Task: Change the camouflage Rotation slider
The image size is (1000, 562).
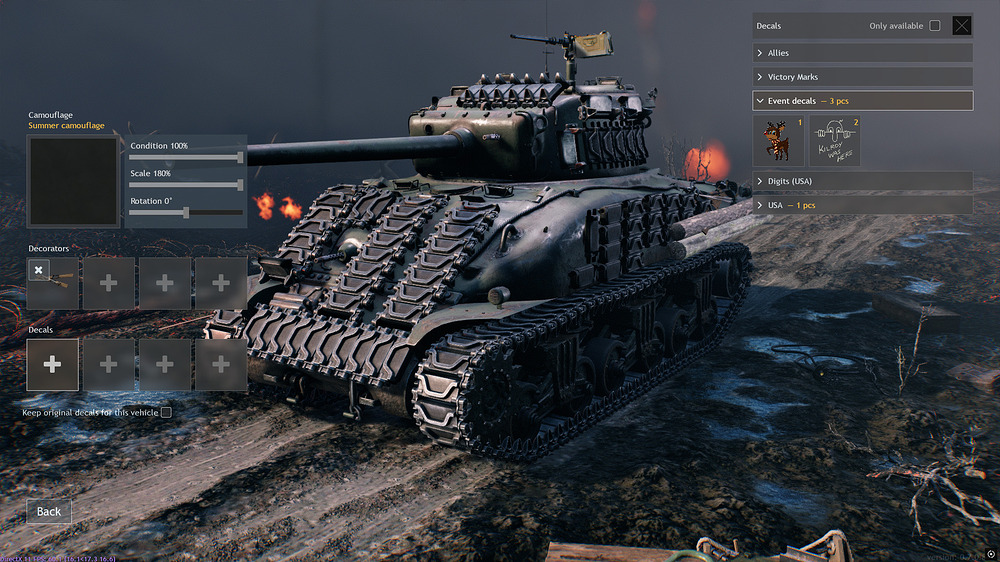Action: tap(186, 212)
